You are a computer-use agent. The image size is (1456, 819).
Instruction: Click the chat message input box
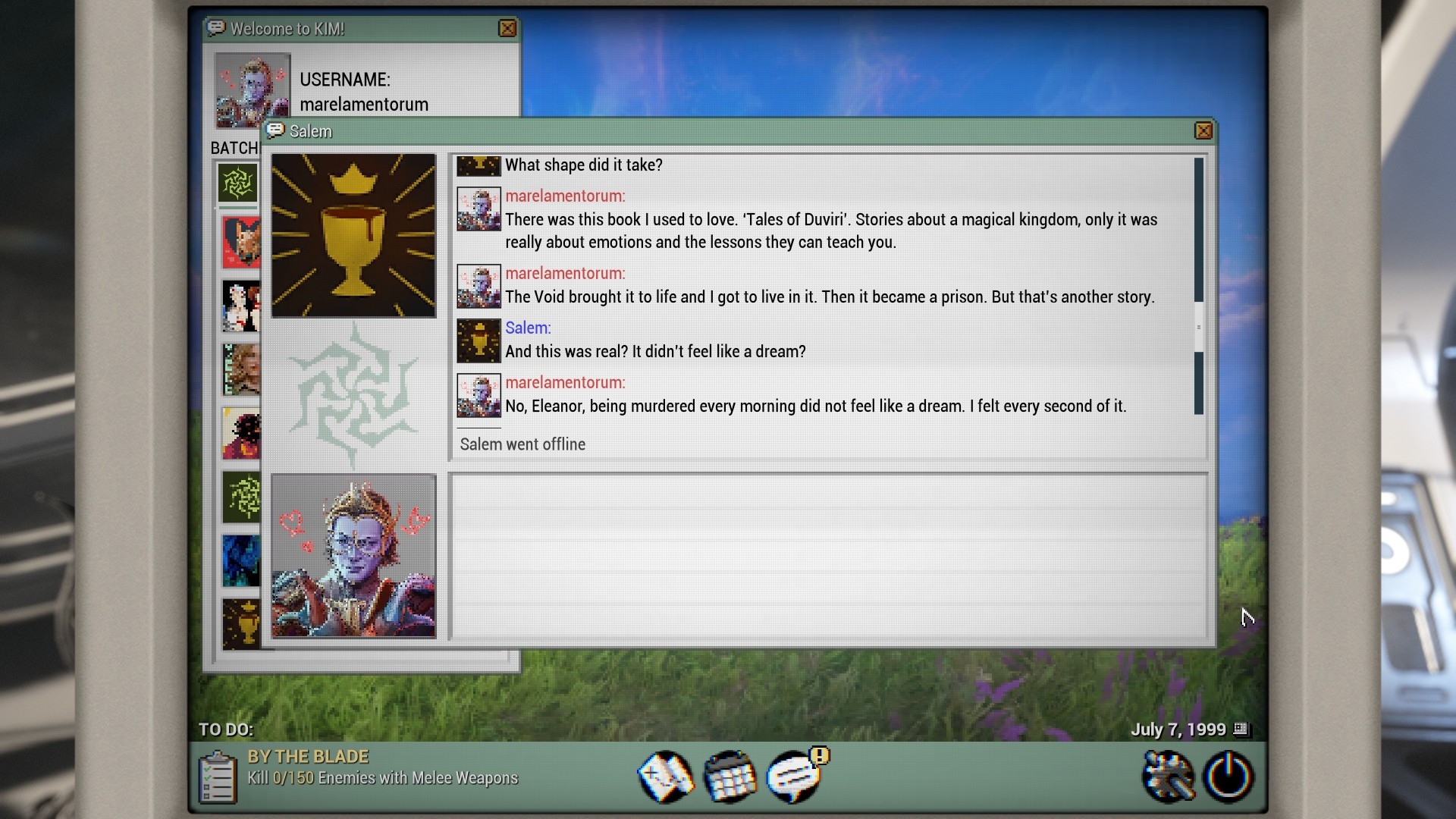pos(828,557)
